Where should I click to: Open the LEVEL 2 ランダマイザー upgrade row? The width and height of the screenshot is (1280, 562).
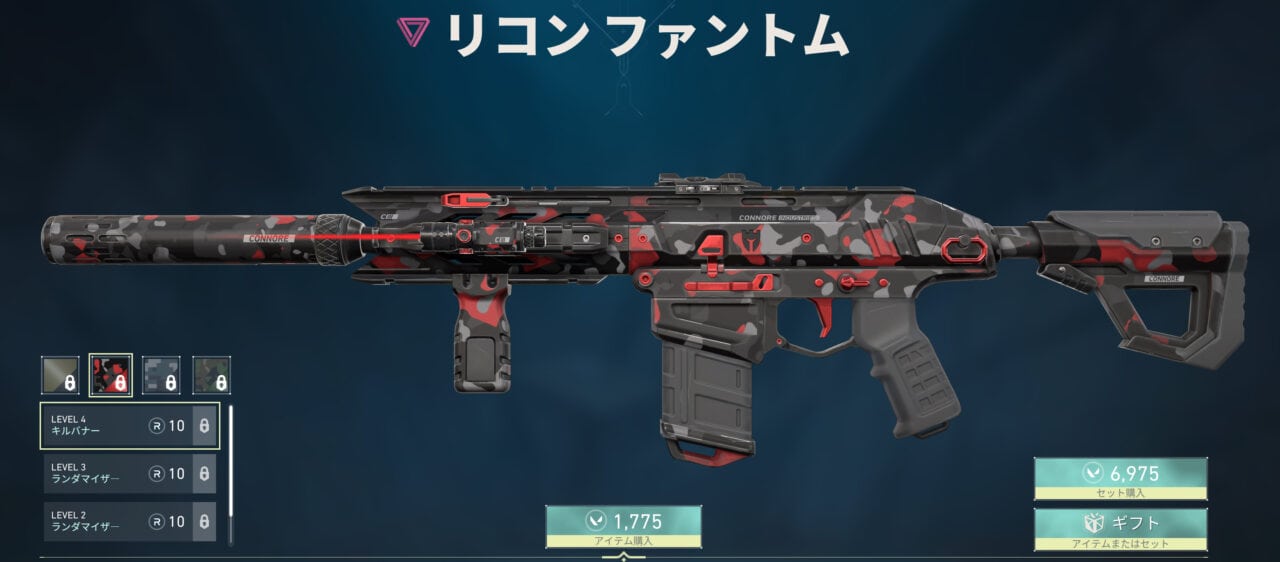[x=129, y=522]
